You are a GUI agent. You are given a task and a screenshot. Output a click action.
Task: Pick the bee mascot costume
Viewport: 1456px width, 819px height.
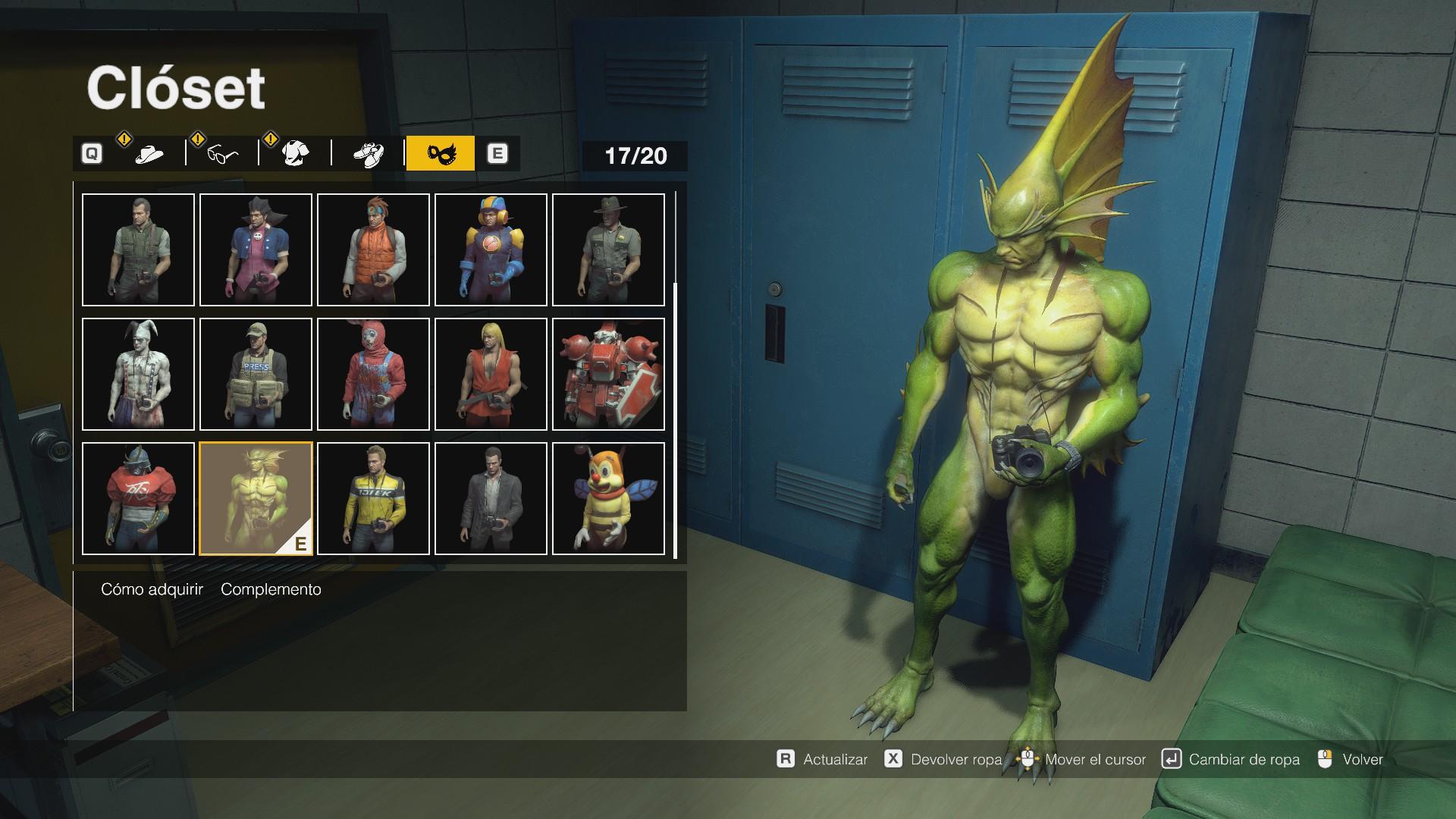pyautogui.click(x=608, y=498)
